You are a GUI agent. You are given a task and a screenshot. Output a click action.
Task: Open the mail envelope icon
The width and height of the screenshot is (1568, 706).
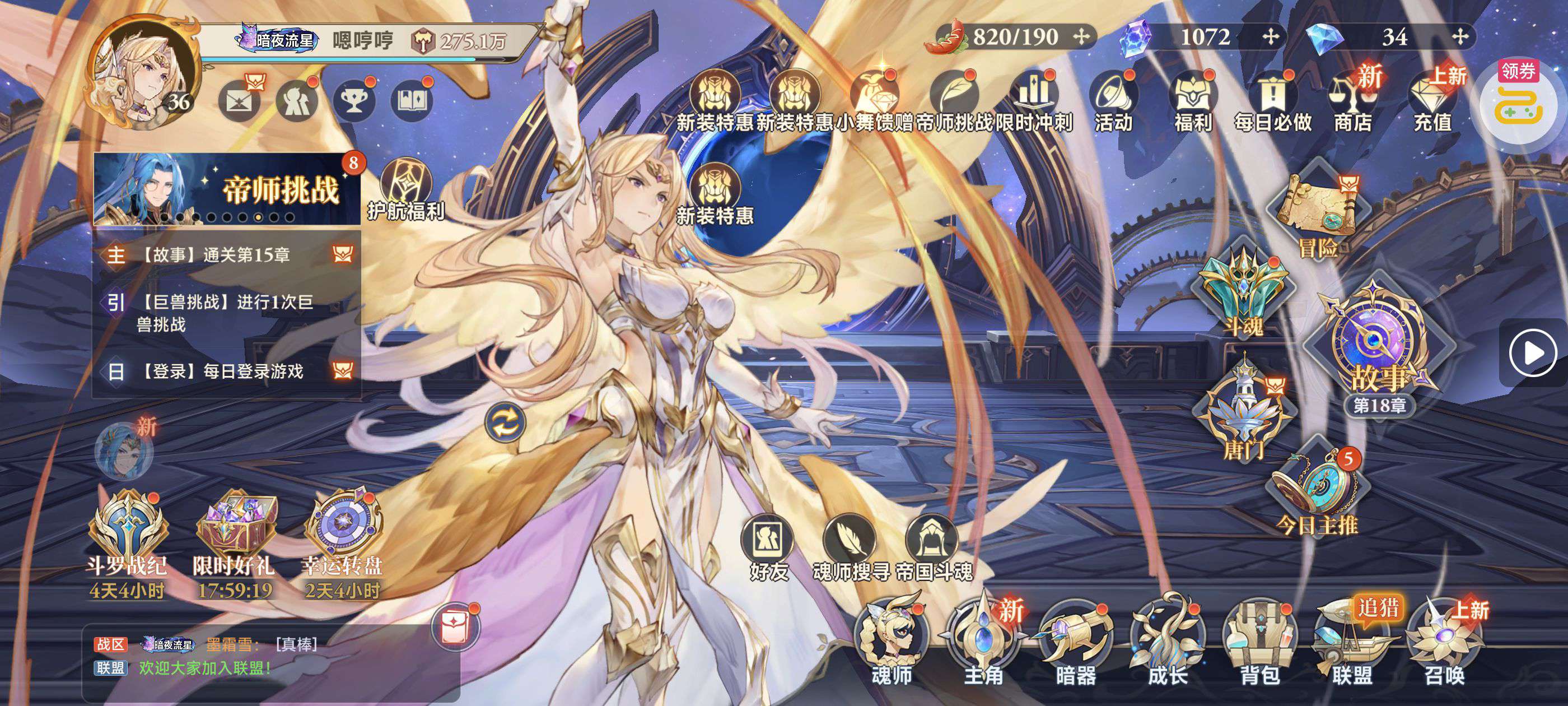pyautogui.click(x=239, y=99)
